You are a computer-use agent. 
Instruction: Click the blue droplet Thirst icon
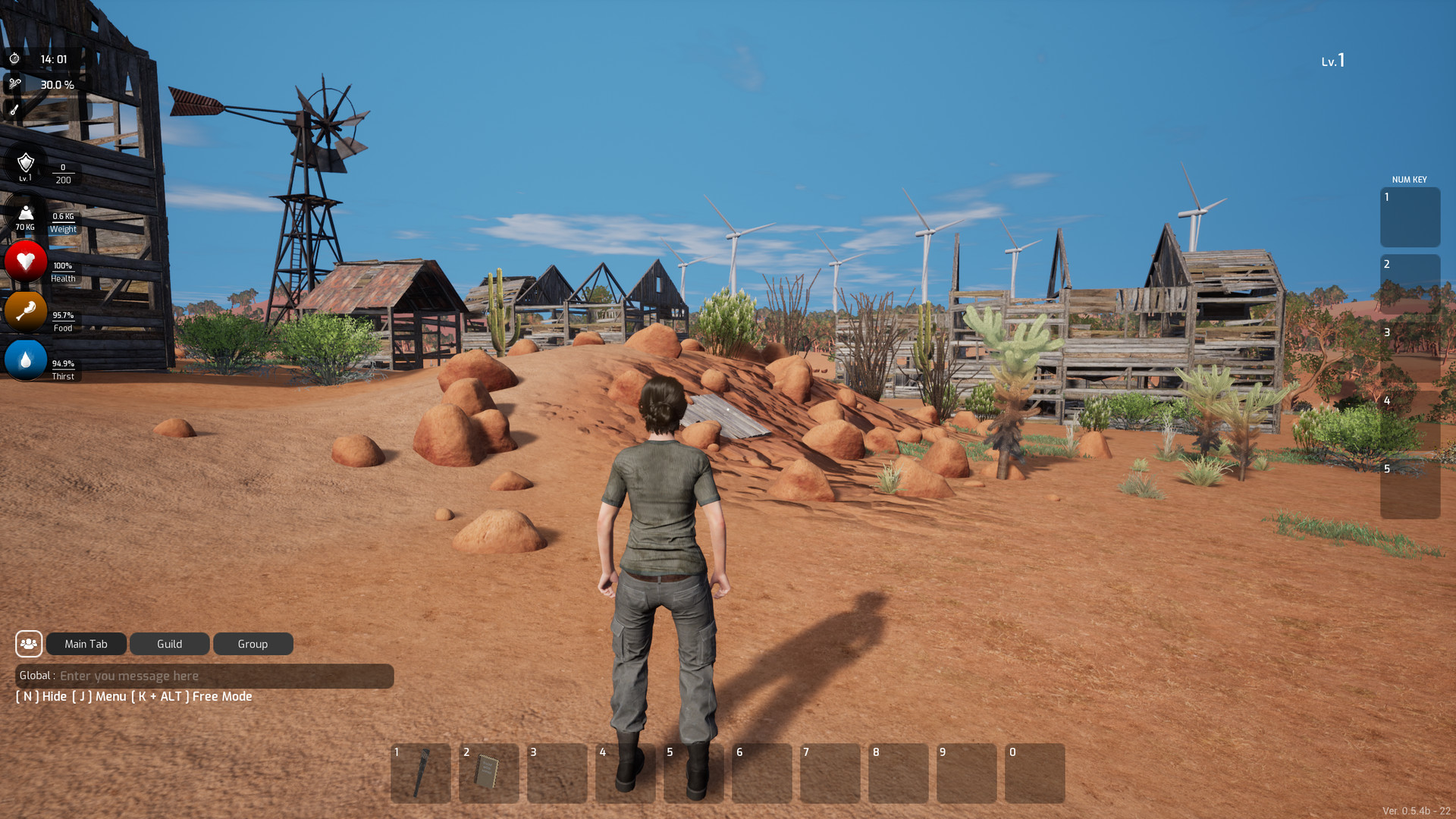[26, 361]
